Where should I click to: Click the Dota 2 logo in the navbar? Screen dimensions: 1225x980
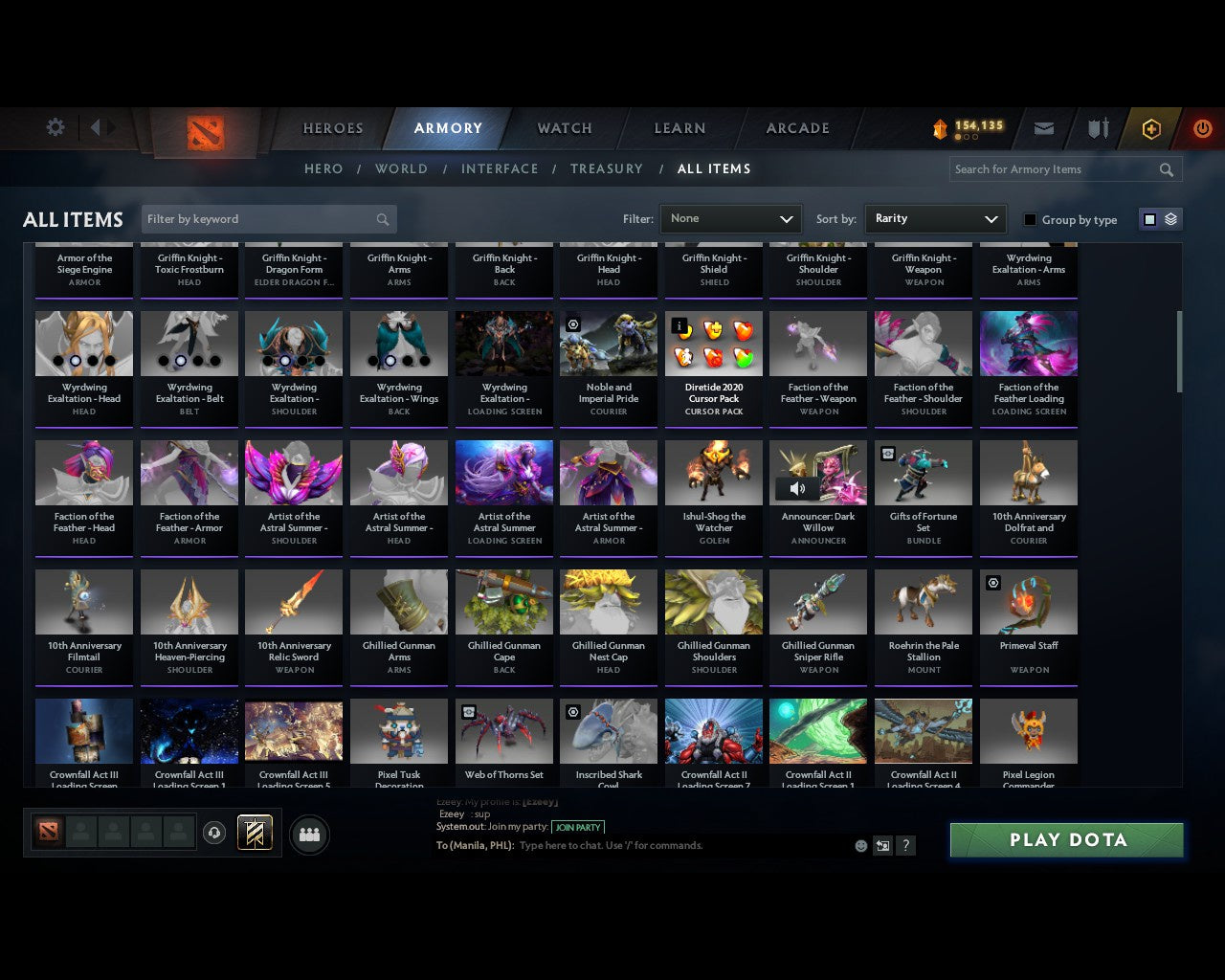tap(207, 134)
